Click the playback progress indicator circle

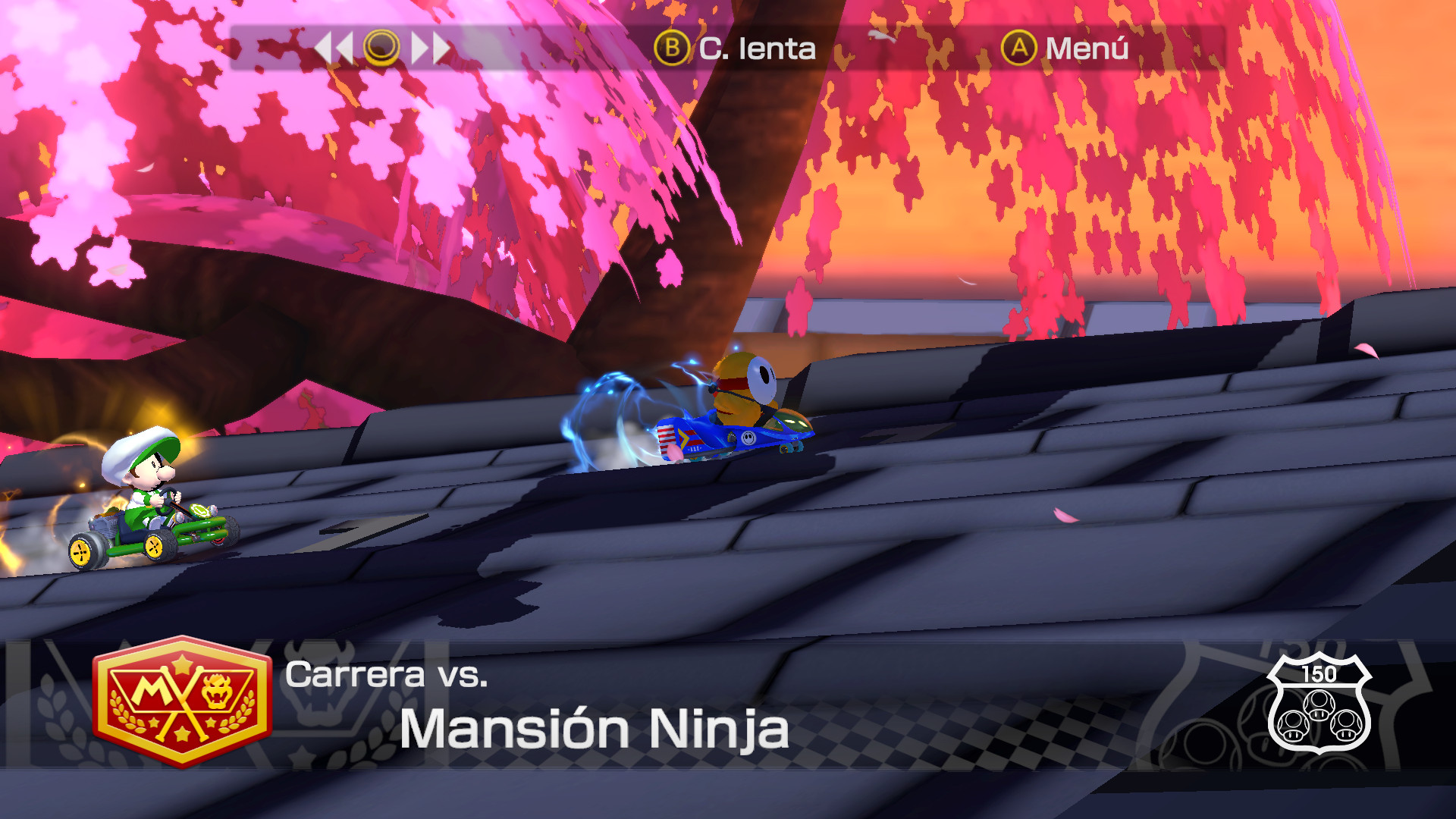click(x=383, y=49)
